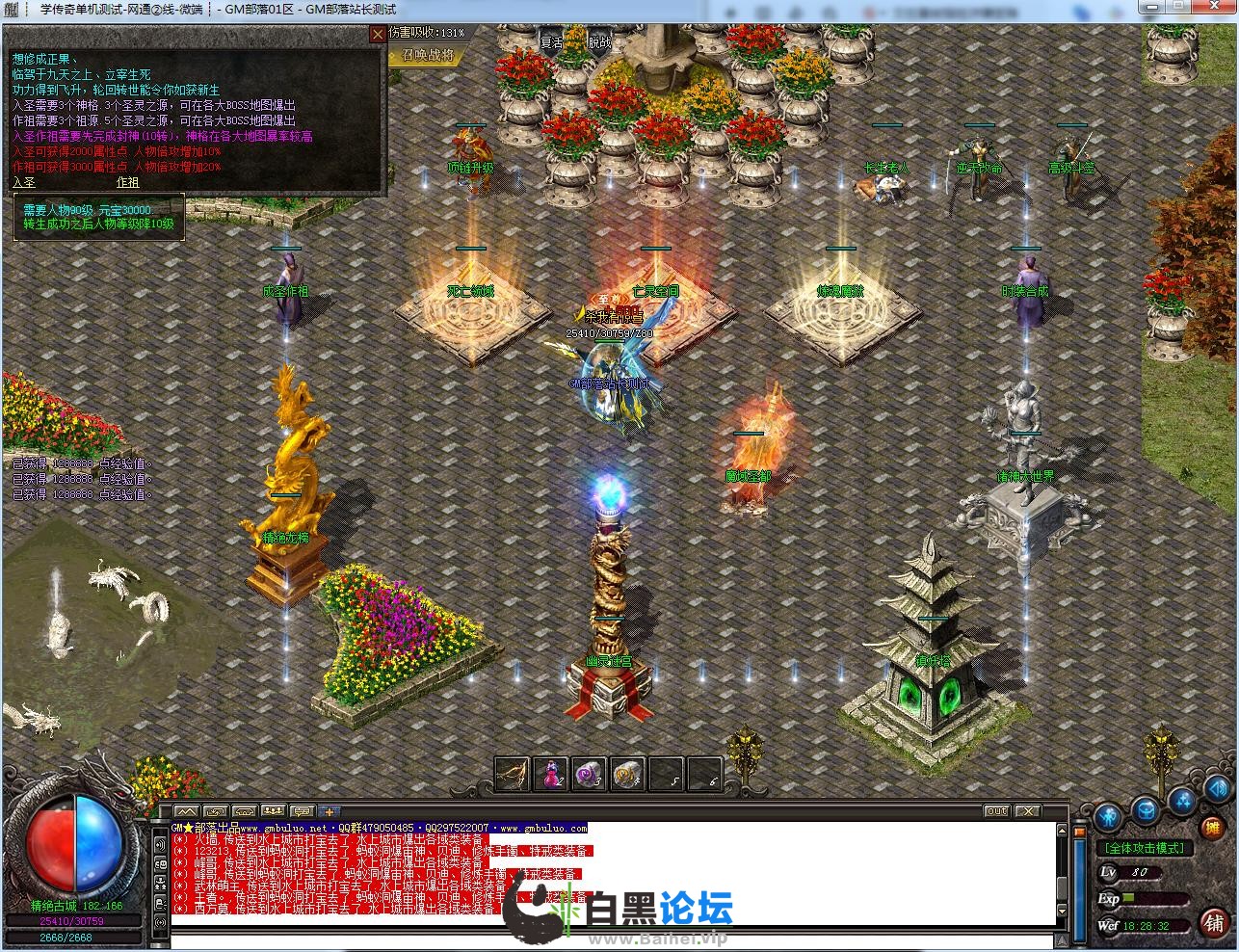Choose the 作祖 dialogue option

click(x=127, y=182)
